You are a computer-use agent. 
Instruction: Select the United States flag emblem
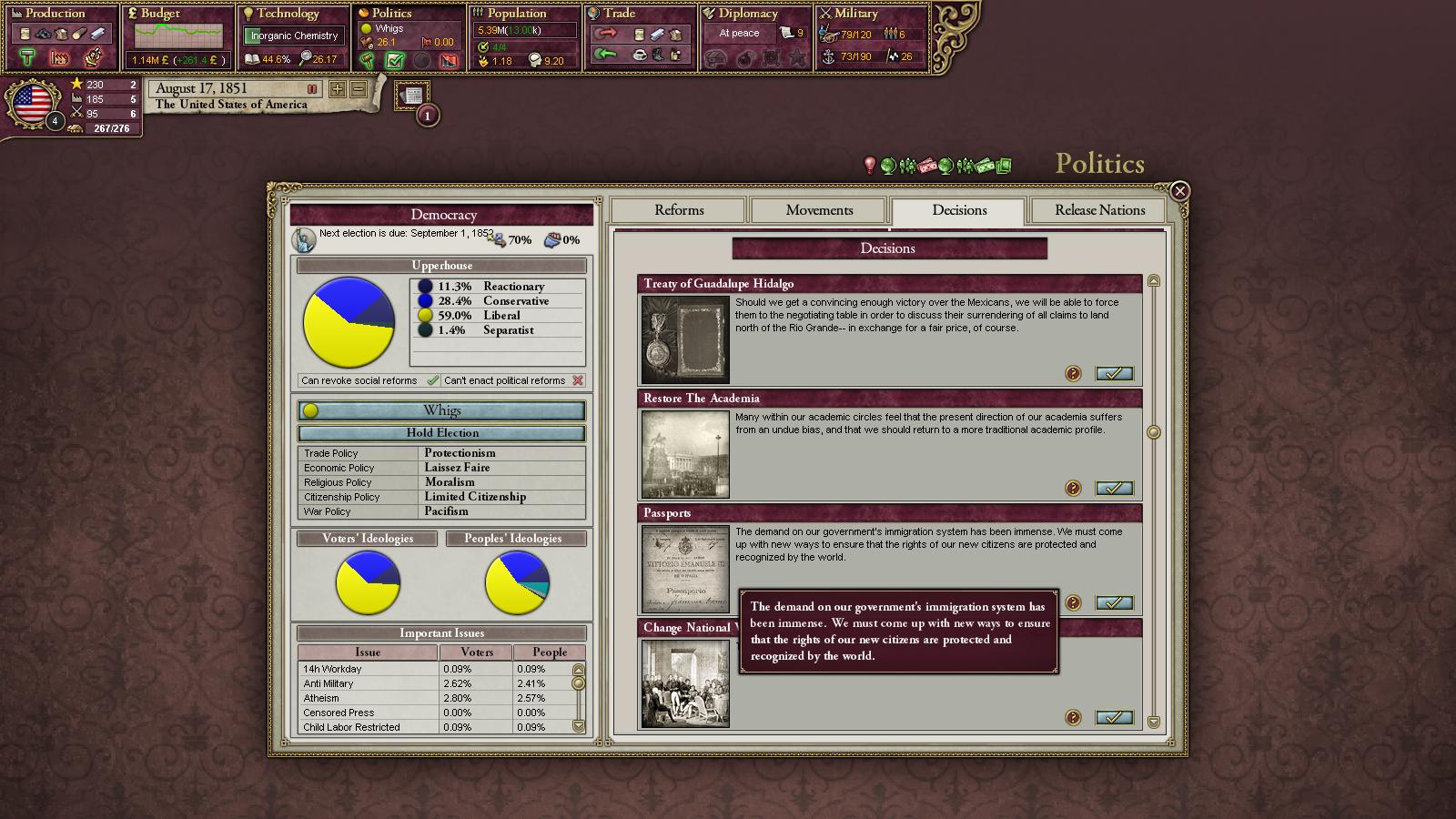point(33,103)
